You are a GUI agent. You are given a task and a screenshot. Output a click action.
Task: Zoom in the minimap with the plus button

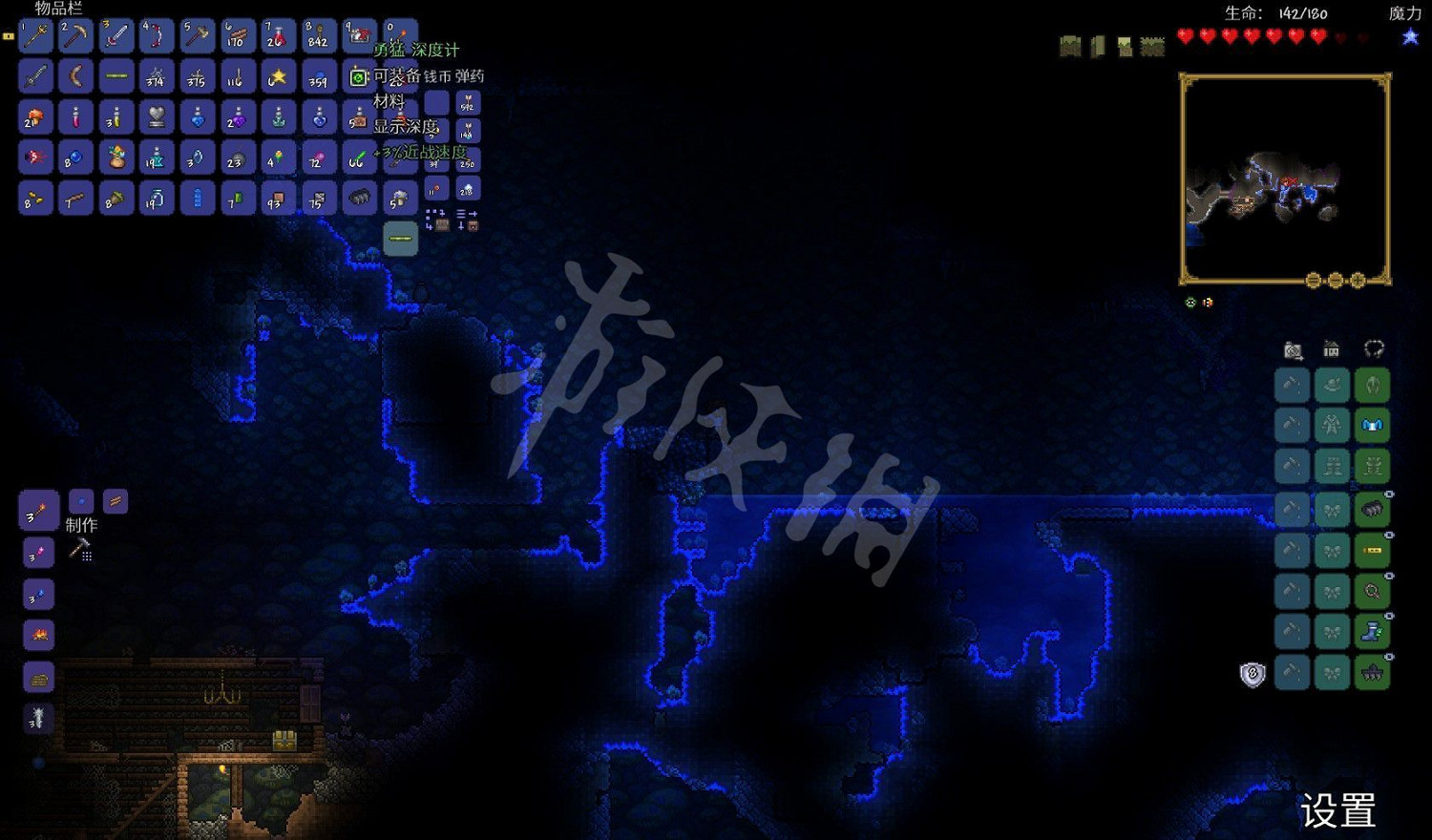coord(1358,281)
